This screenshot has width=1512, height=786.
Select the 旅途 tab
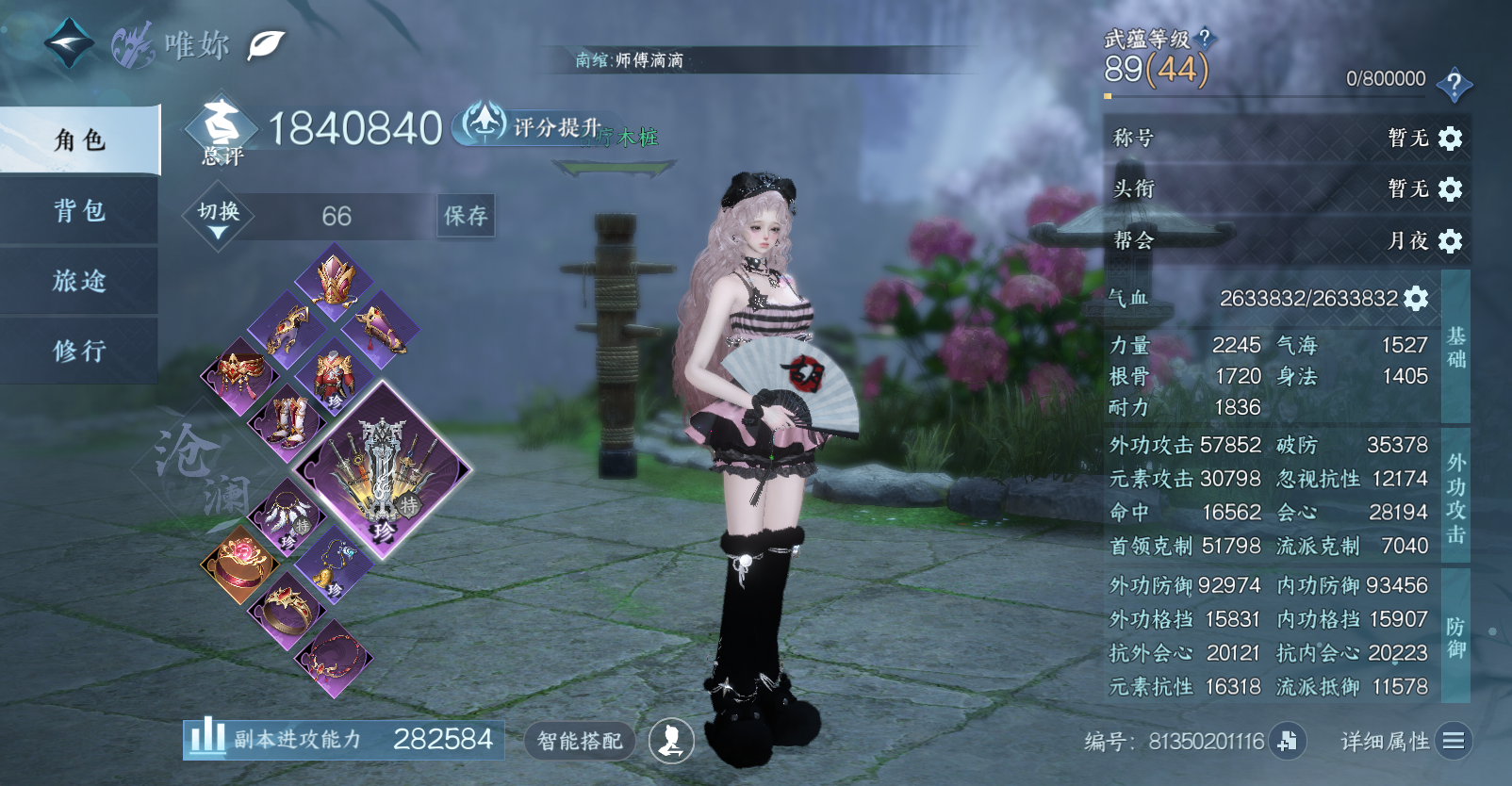point(79,280)
